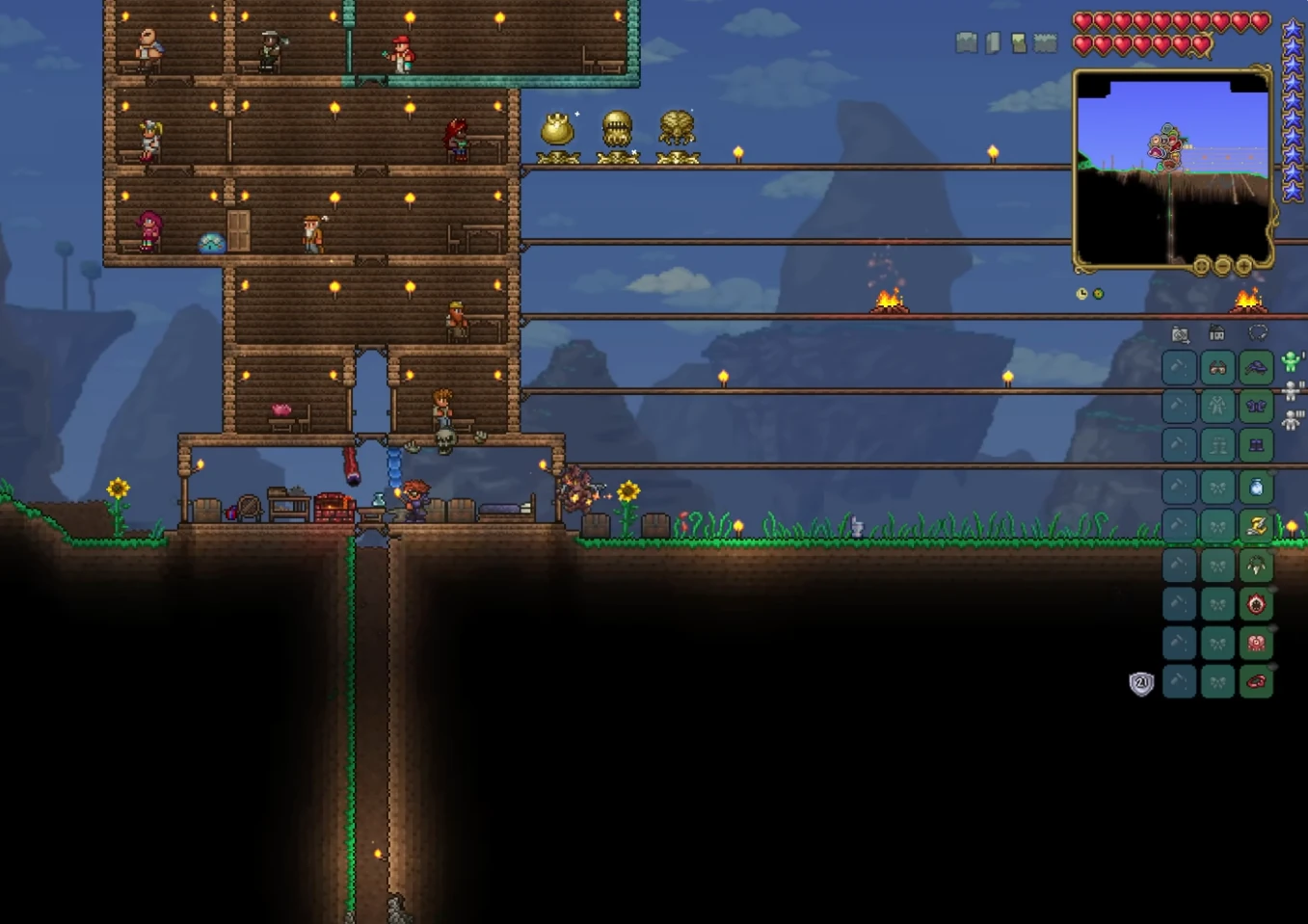Click the defense shield counter showing 21

[1141, 683]
